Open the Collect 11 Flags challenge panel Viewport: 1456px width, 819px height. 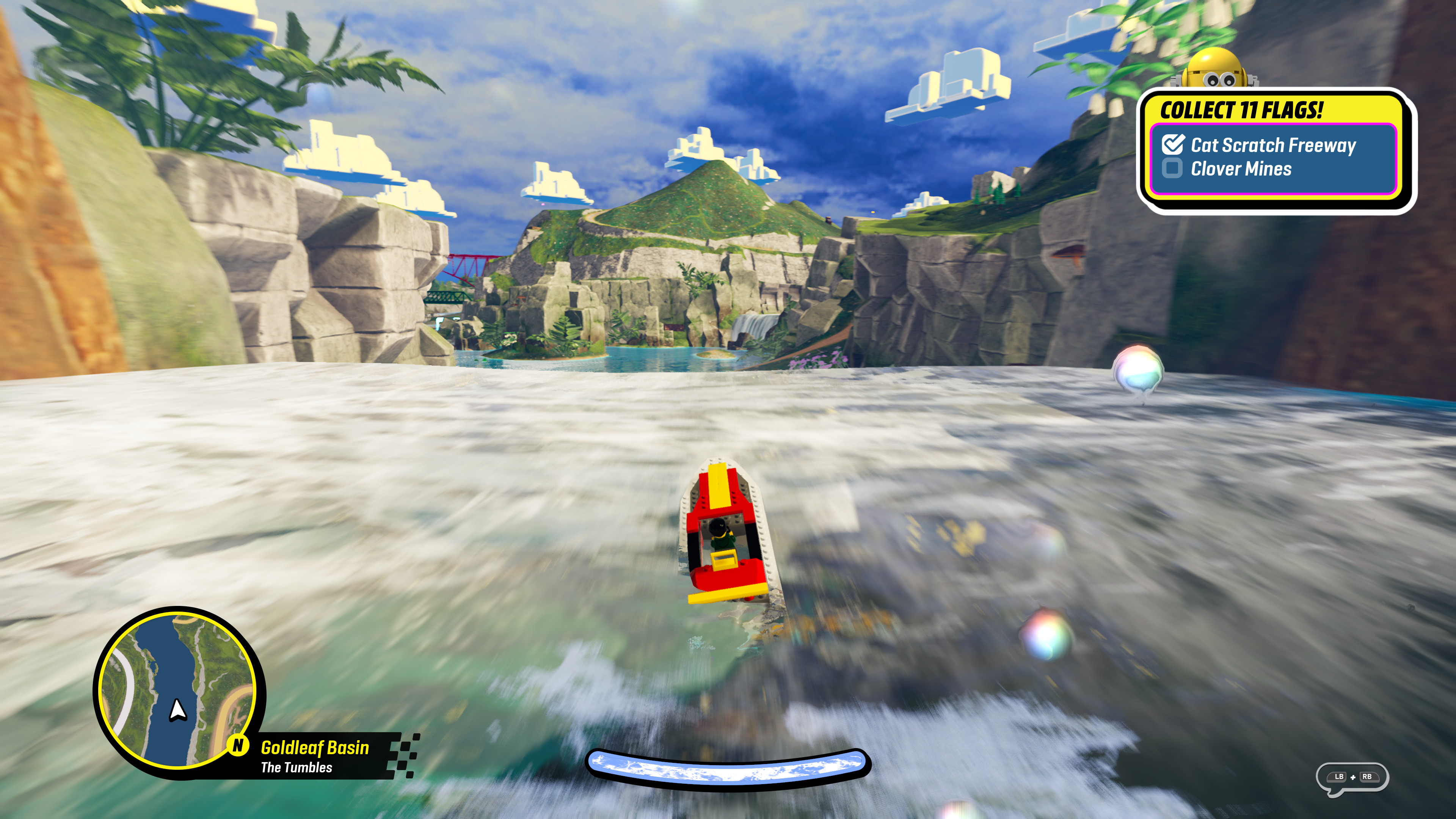pyautogui.click(x=1241, y=110)
